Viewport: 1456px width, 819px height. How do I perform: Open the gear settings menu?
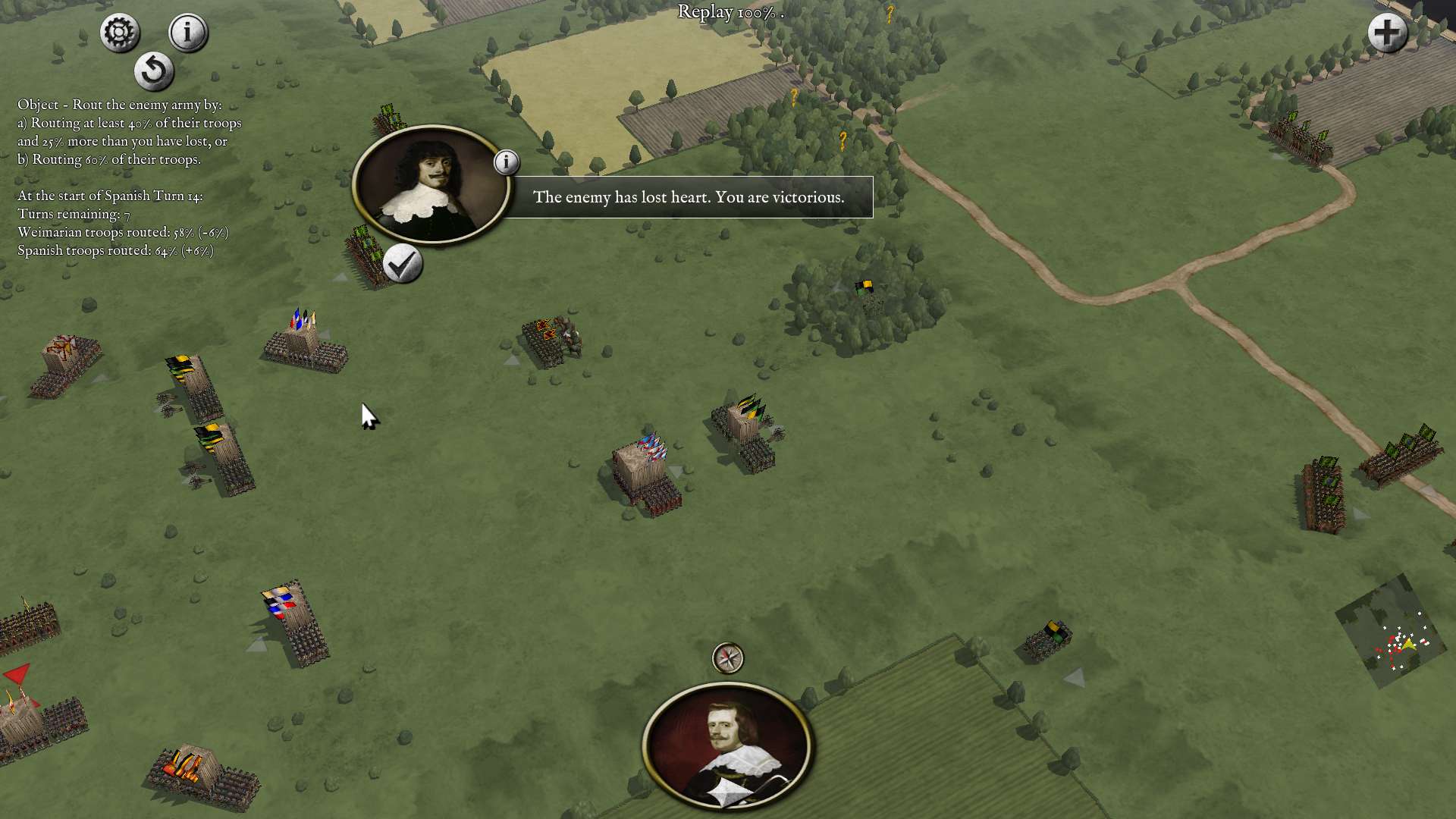tap(120, 33)
